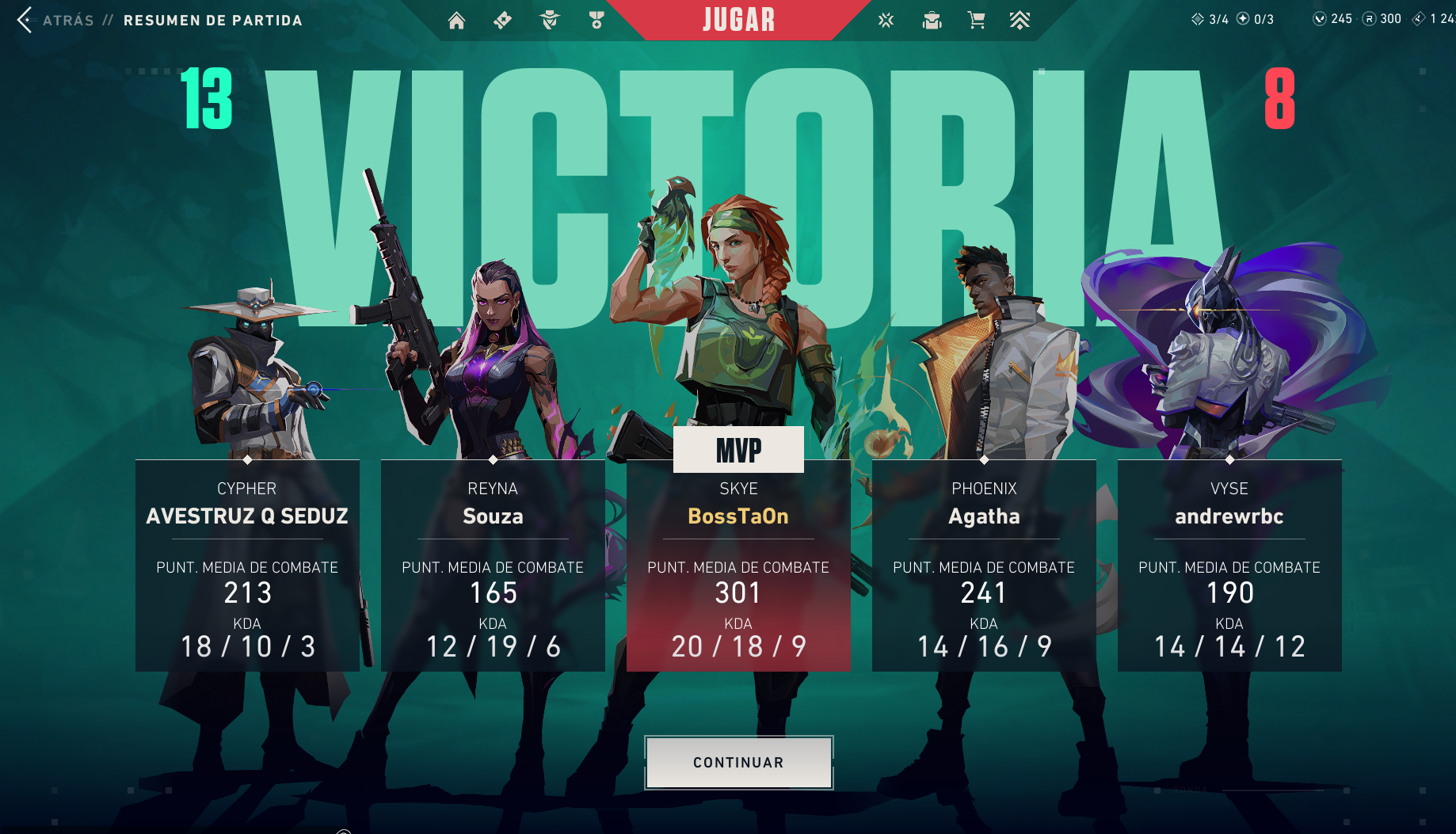Select Agatha's Phoenix player card
The height and width of the screenshot is (834, 1456).
click(x=984, y=566)
